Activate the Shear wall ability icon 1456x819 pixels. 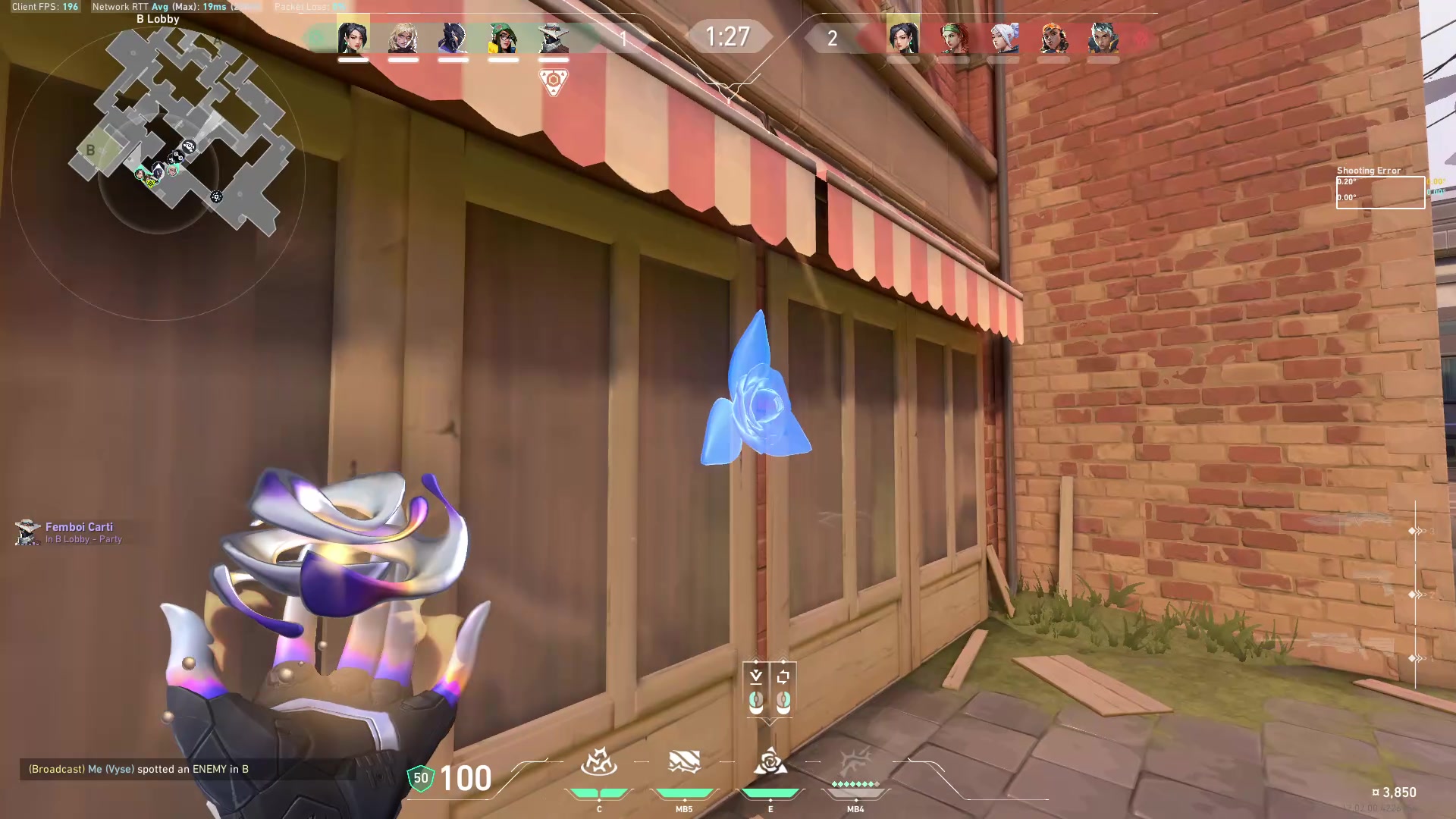tap(684, 762)
